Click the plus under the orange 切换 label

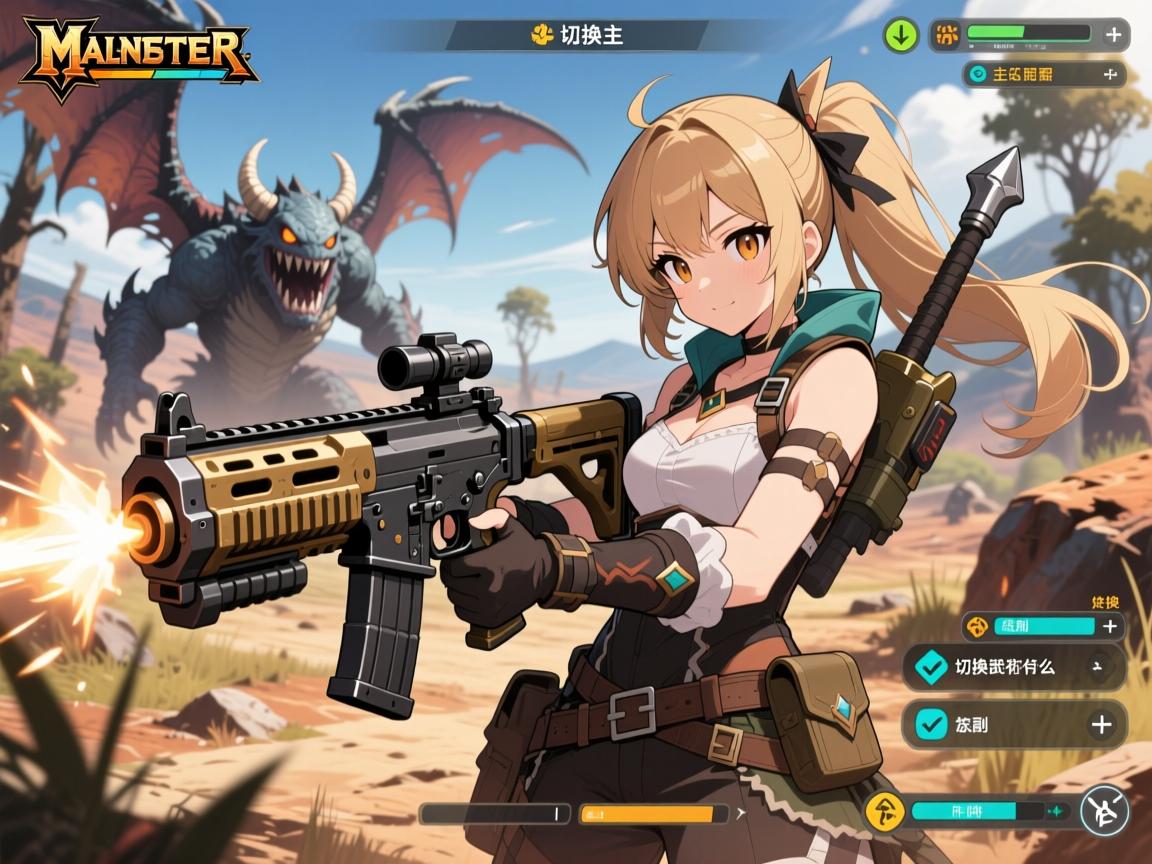[x=1109, y=627]
